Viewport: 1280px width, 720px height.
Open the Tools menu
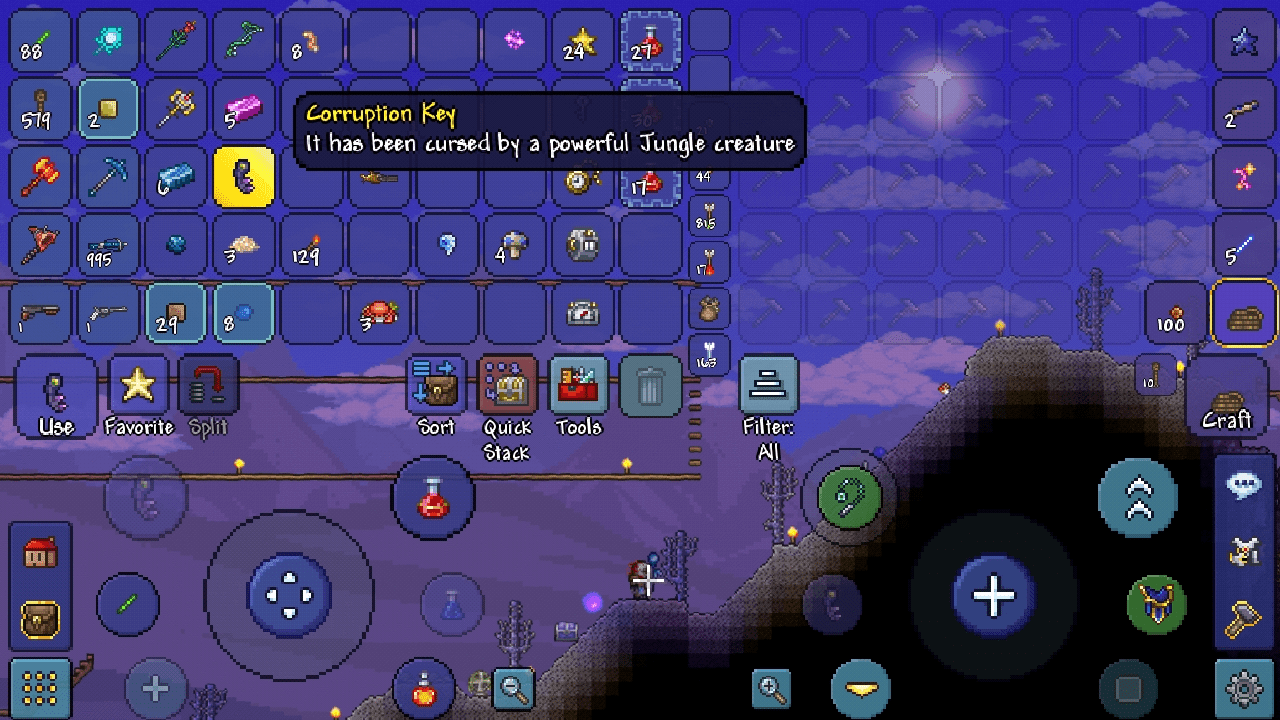click(x=578, y=387)
